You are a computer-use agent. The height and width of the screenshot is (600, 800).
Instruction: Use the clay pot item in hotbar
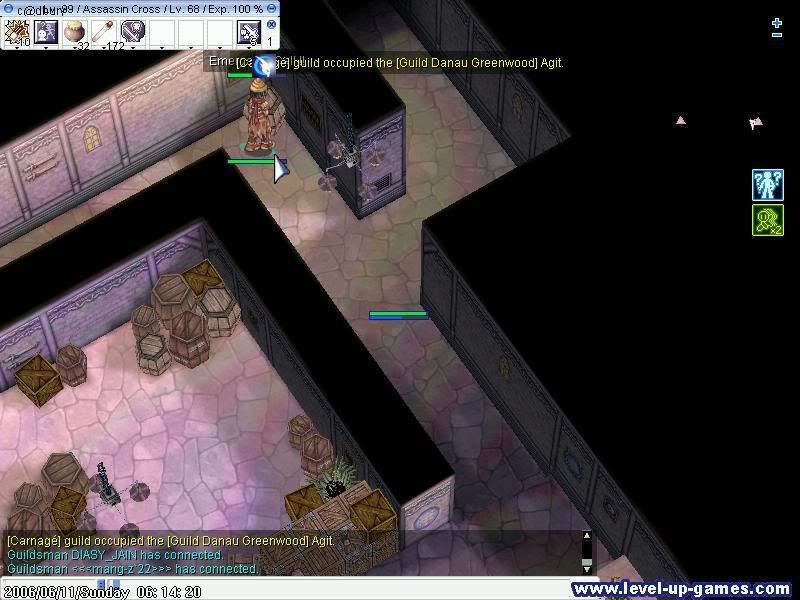(75, 31)
